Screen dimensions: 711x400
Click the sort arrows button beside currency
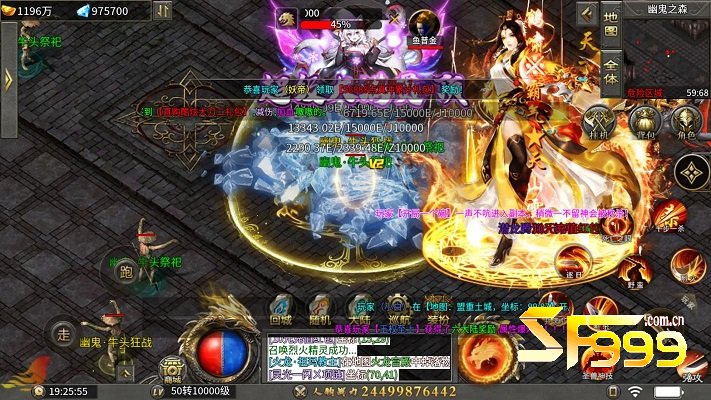(164, 11)
